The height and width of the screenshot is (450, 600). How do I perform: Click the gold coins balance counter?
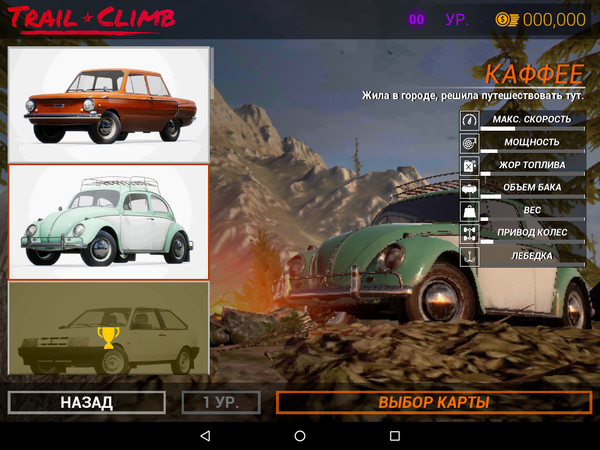(x=541, y=19)
